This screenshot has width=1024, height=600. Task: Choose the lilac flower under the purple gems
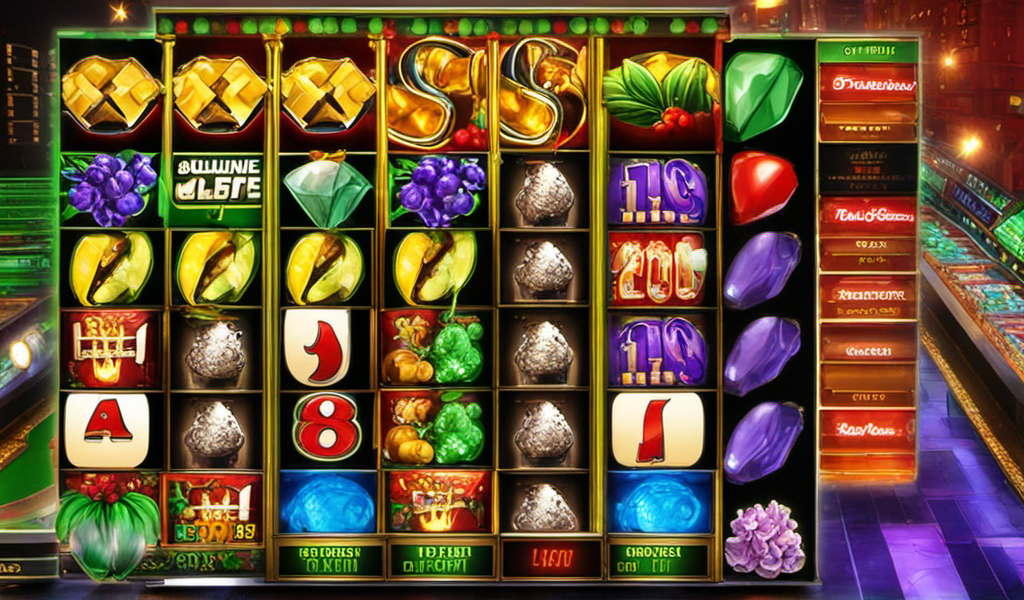764,539
